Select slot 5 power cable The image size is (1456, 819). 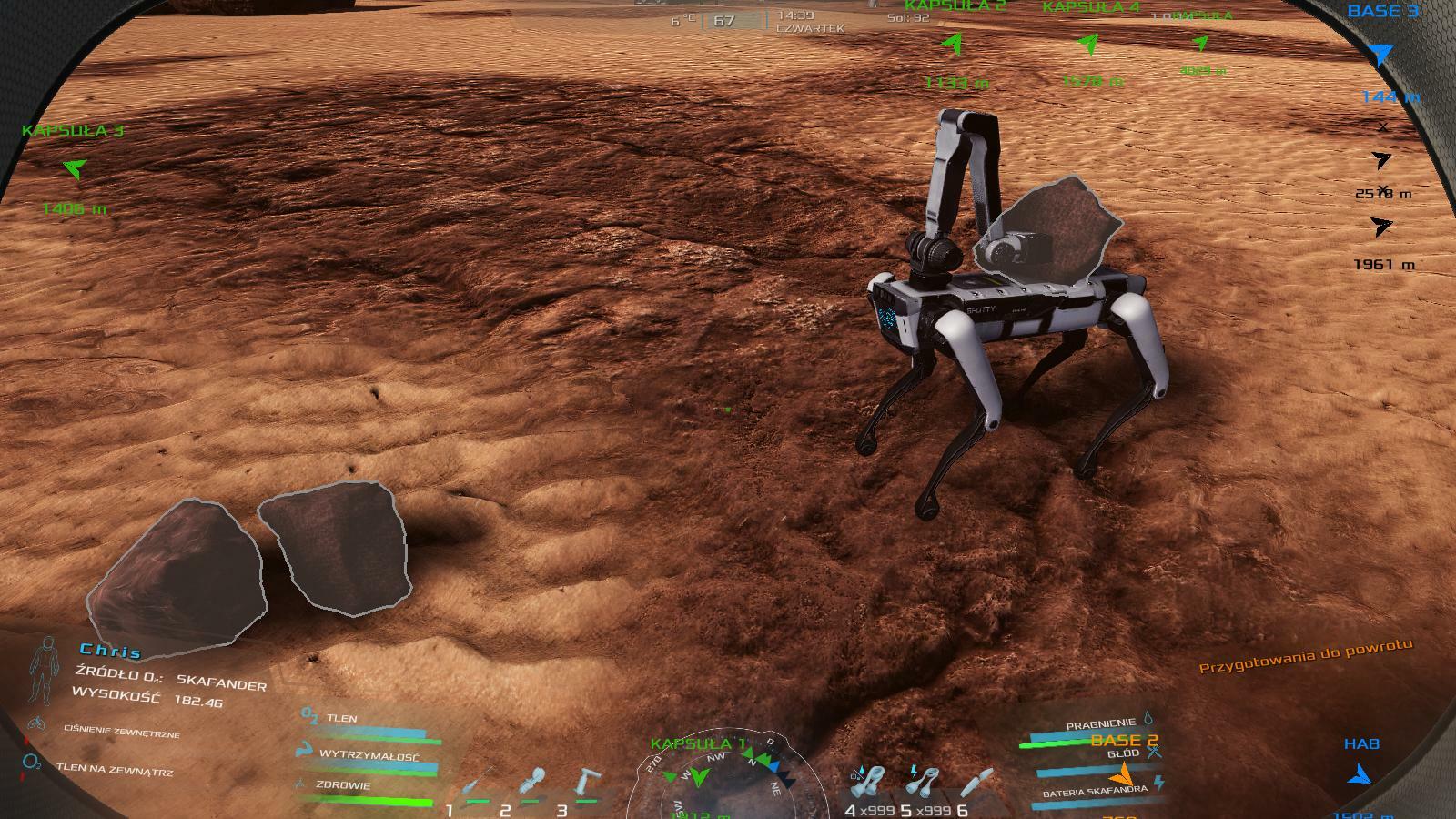(x=925, y=782)
